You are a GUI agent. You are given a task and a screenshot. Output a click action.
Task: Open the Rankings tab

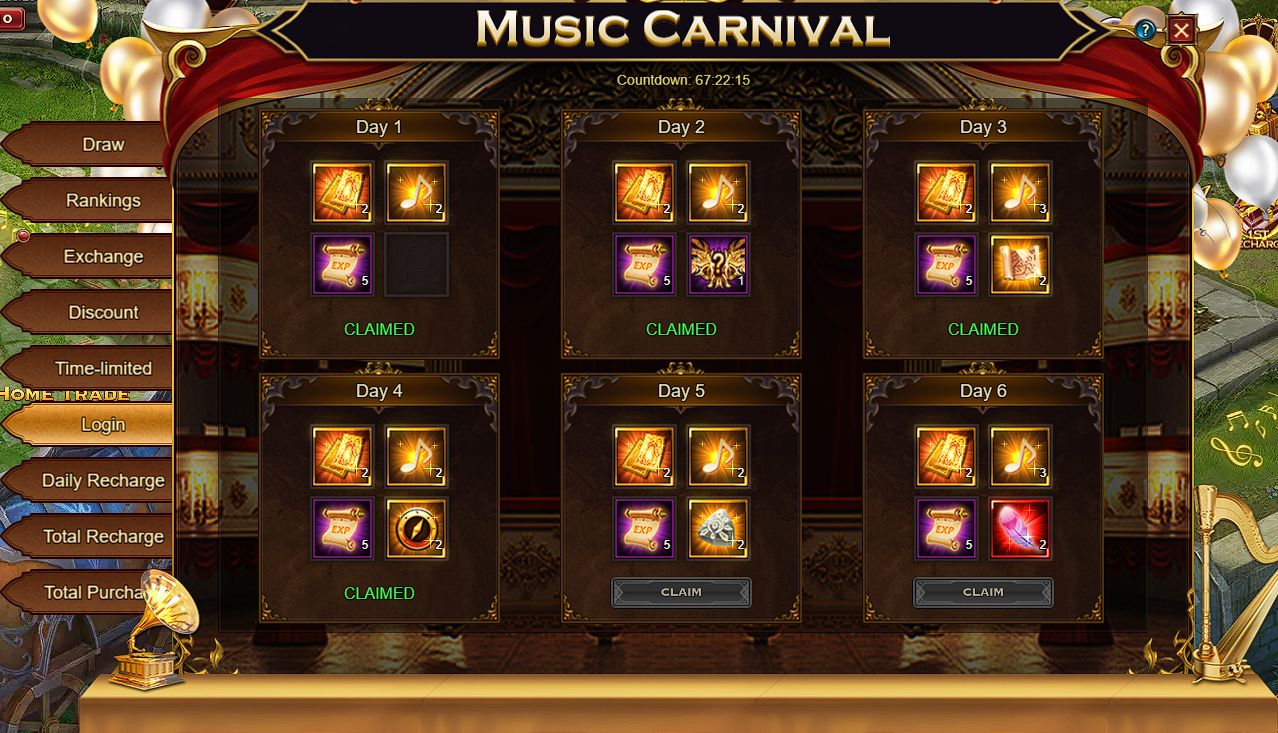(102, 201)
